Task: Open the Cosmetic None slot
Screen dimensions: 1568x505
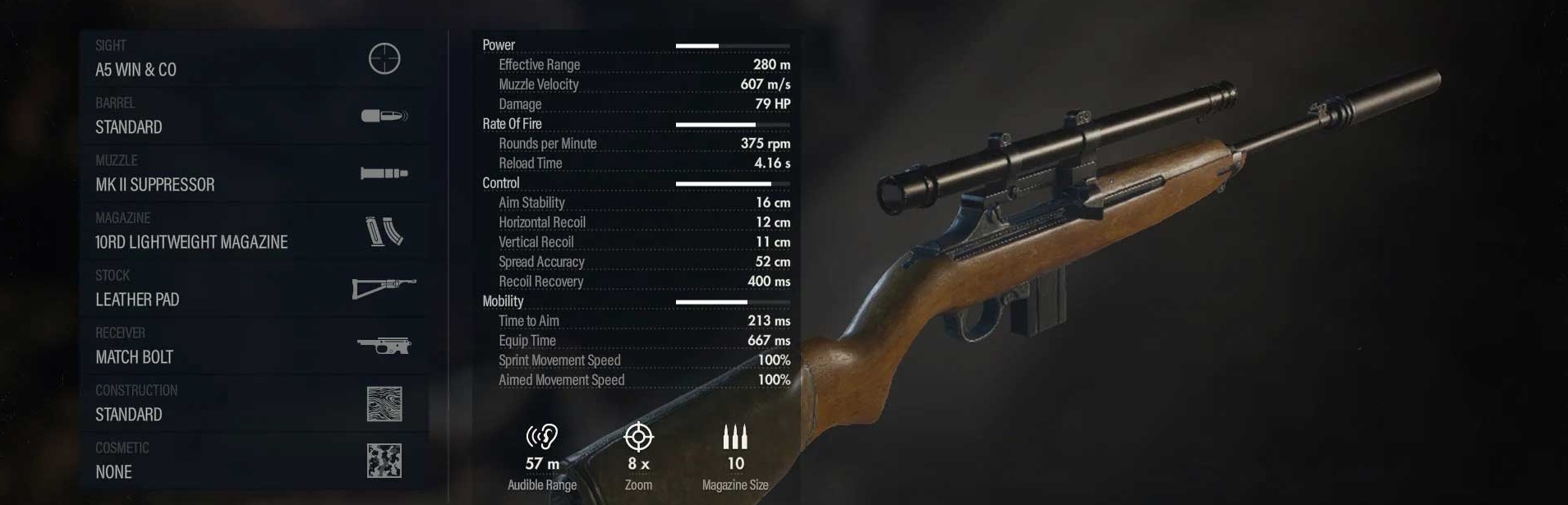Action: 253,461
